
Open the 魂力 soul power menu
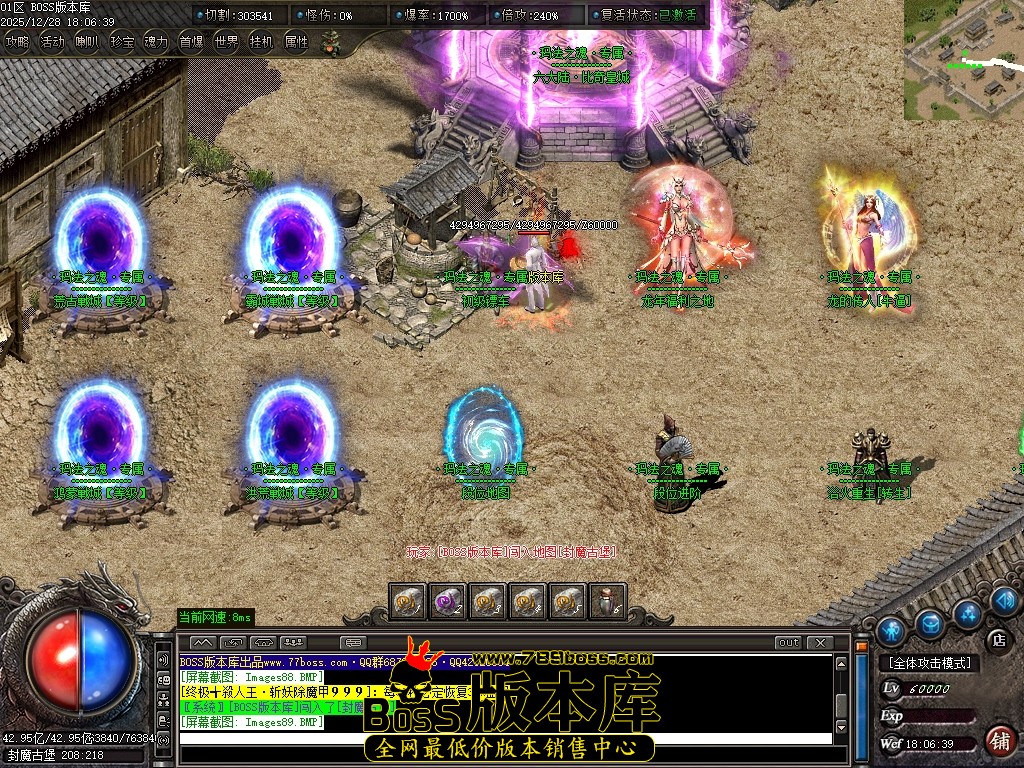point(156,42)
